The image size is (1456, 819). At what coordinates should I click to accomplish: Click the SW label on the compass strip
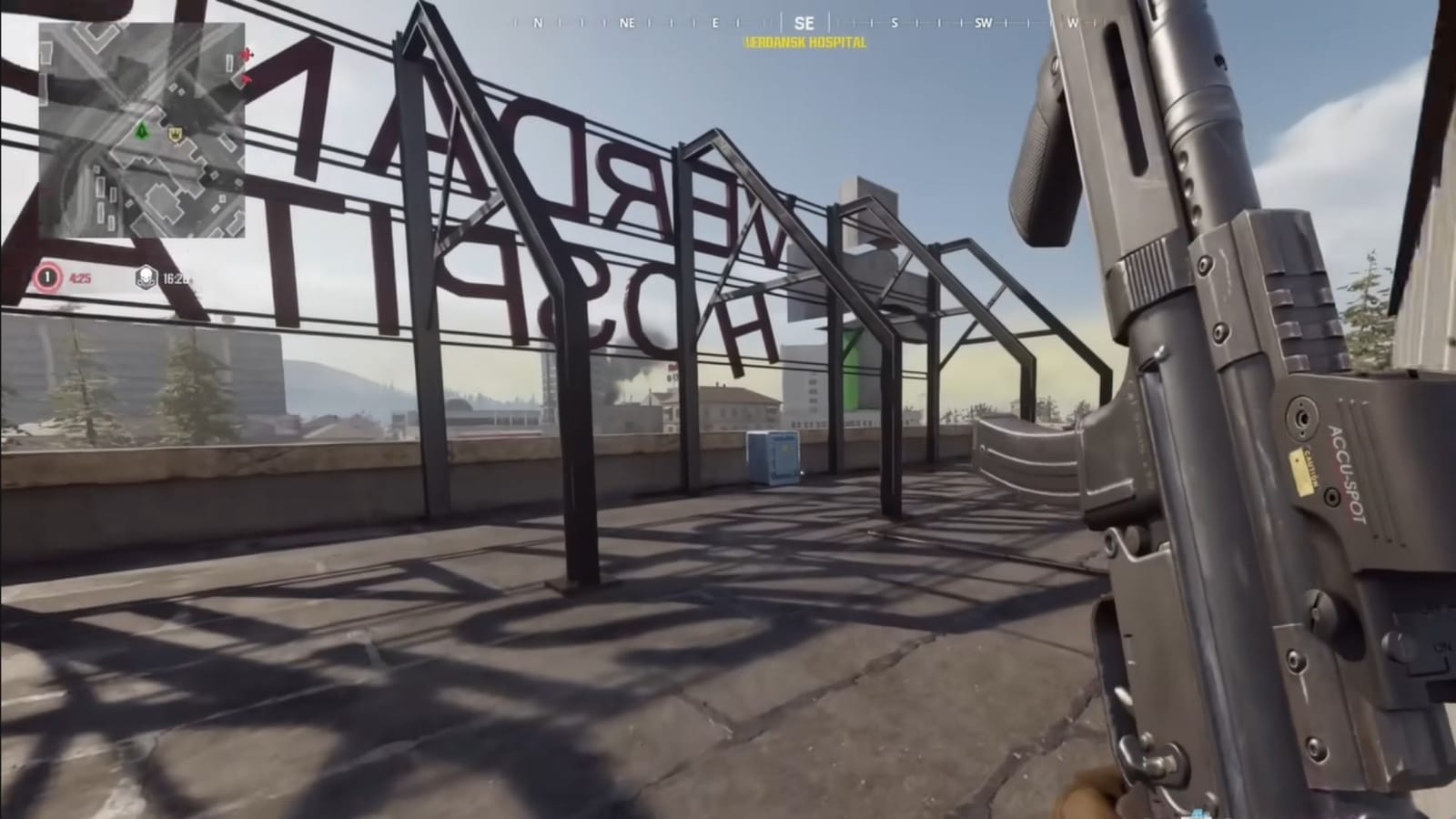[x=984, y=24]
